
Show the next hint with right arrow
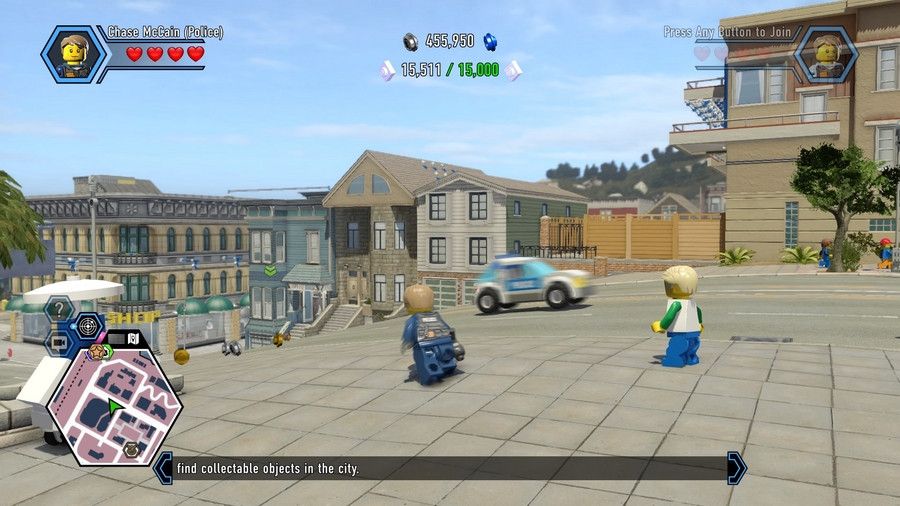tap(736, 468)
